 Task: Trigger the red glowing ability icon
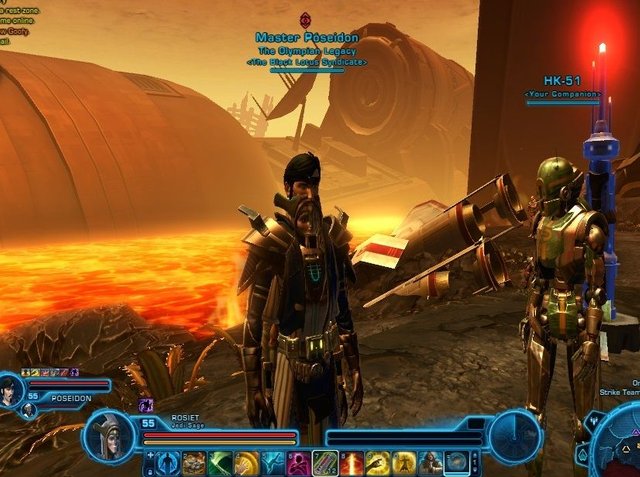(x=352, y=463)
